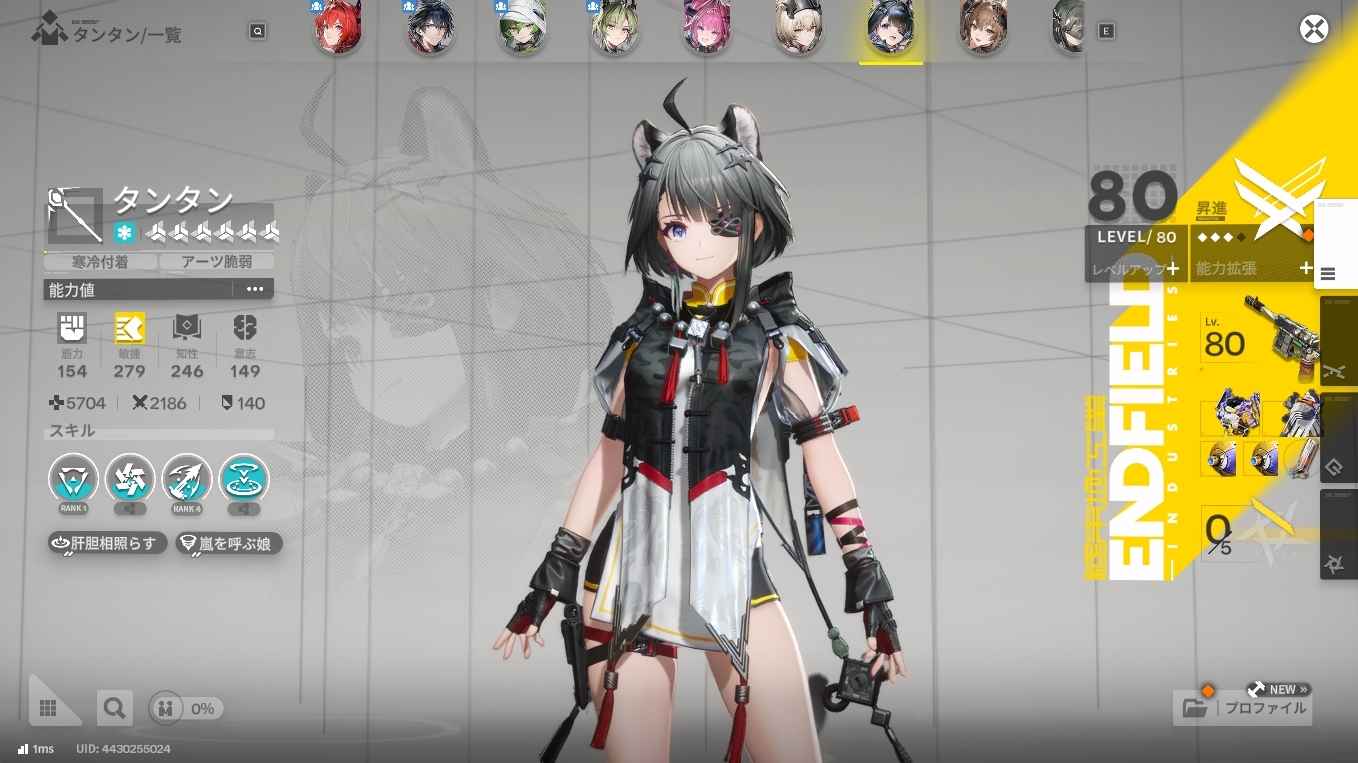The height and width of the screenshot is (763, 1358).
Task: Select the equipped Lv. 80 gun weapon
Action: click(x=1260, y=342)
